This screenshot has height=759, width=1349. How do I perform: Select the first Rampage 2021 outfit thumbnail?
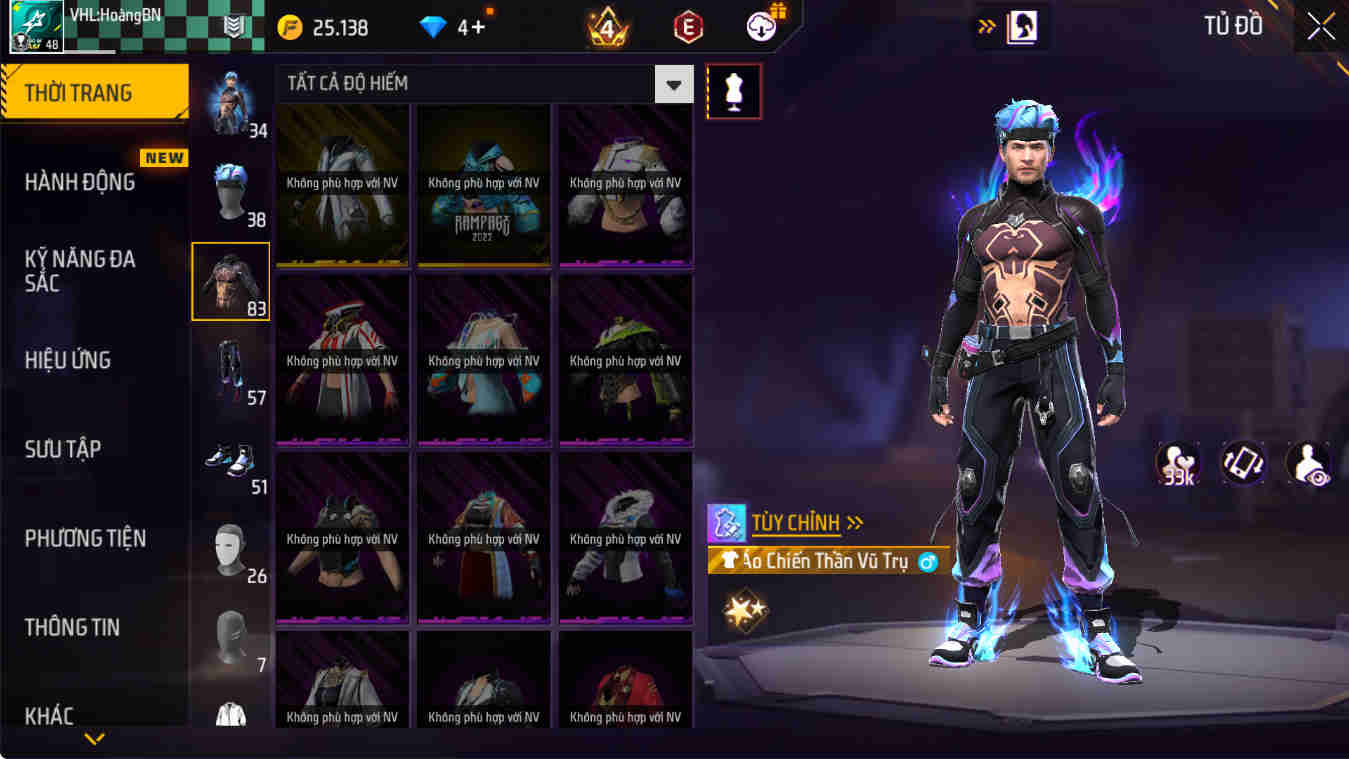(x=483, y=185)
